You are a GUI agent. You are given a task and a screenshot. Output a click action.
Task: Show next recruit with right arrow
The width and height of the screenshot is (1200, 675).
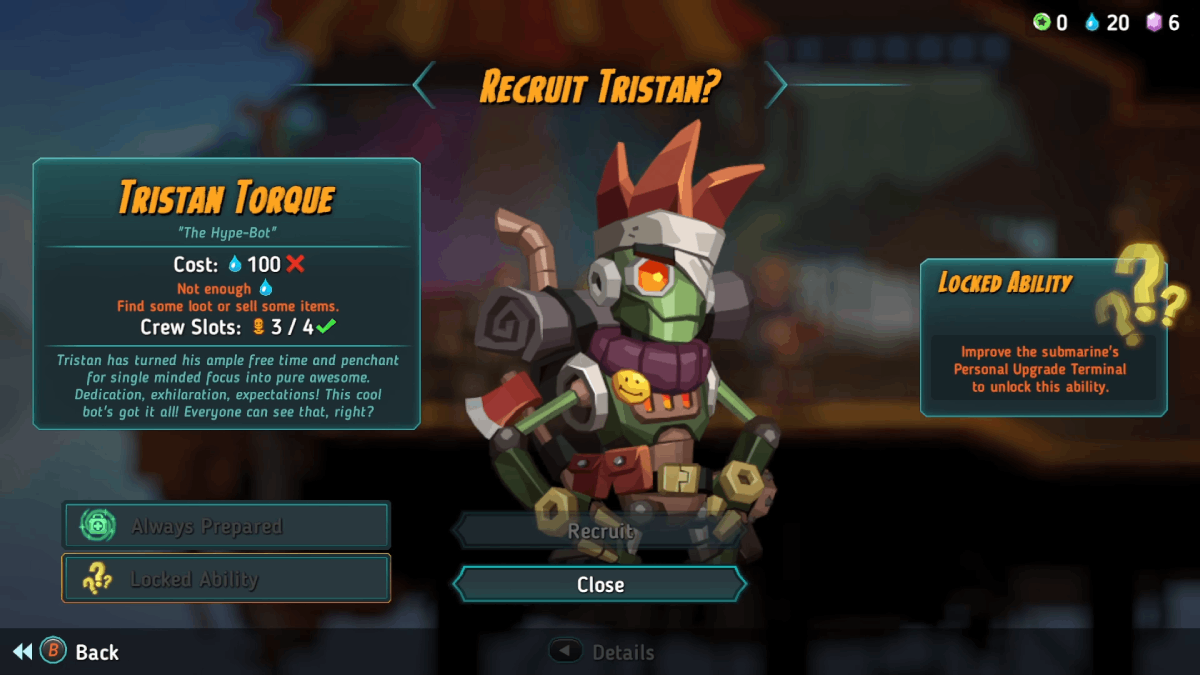point(776,85)
